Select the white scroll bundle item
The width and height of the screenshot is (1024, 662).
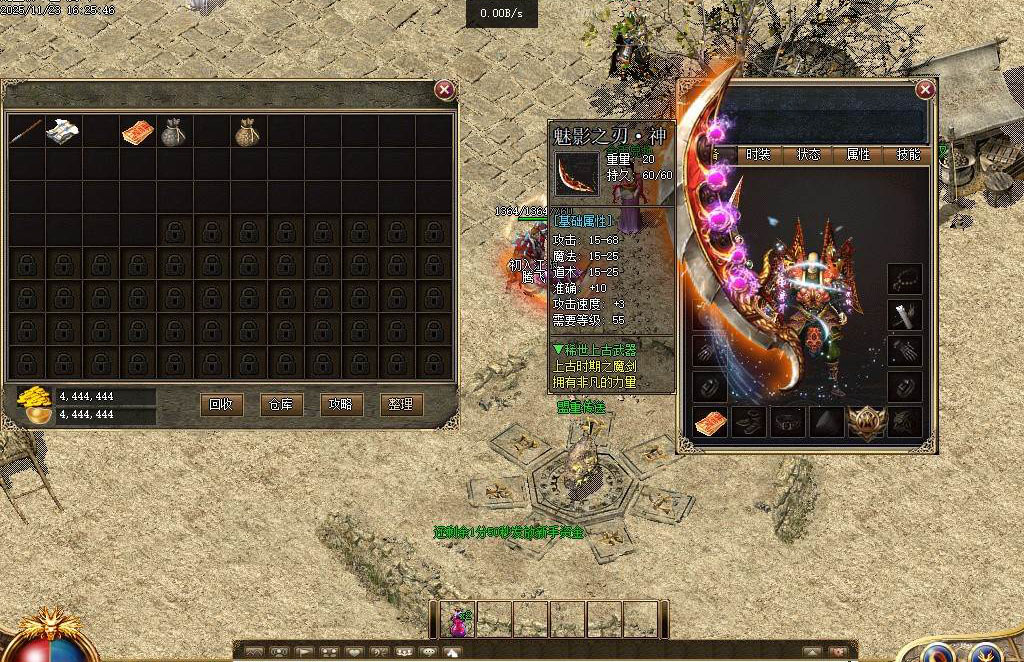tap(63, 132)
